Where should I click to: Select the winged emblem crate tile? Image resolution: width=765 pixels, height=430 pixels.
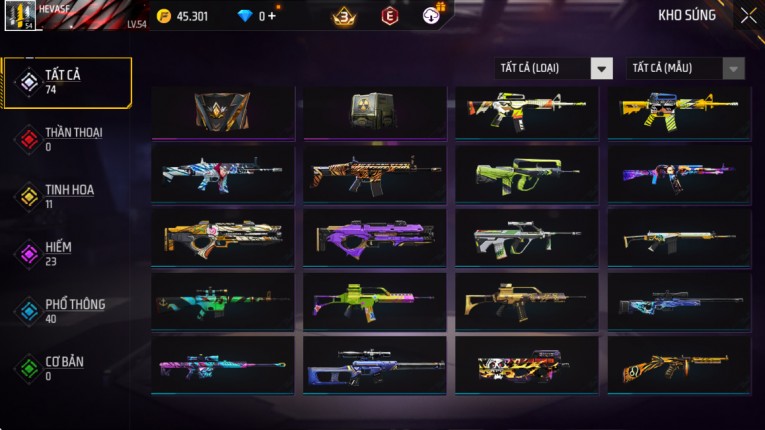tap(222, 110)
